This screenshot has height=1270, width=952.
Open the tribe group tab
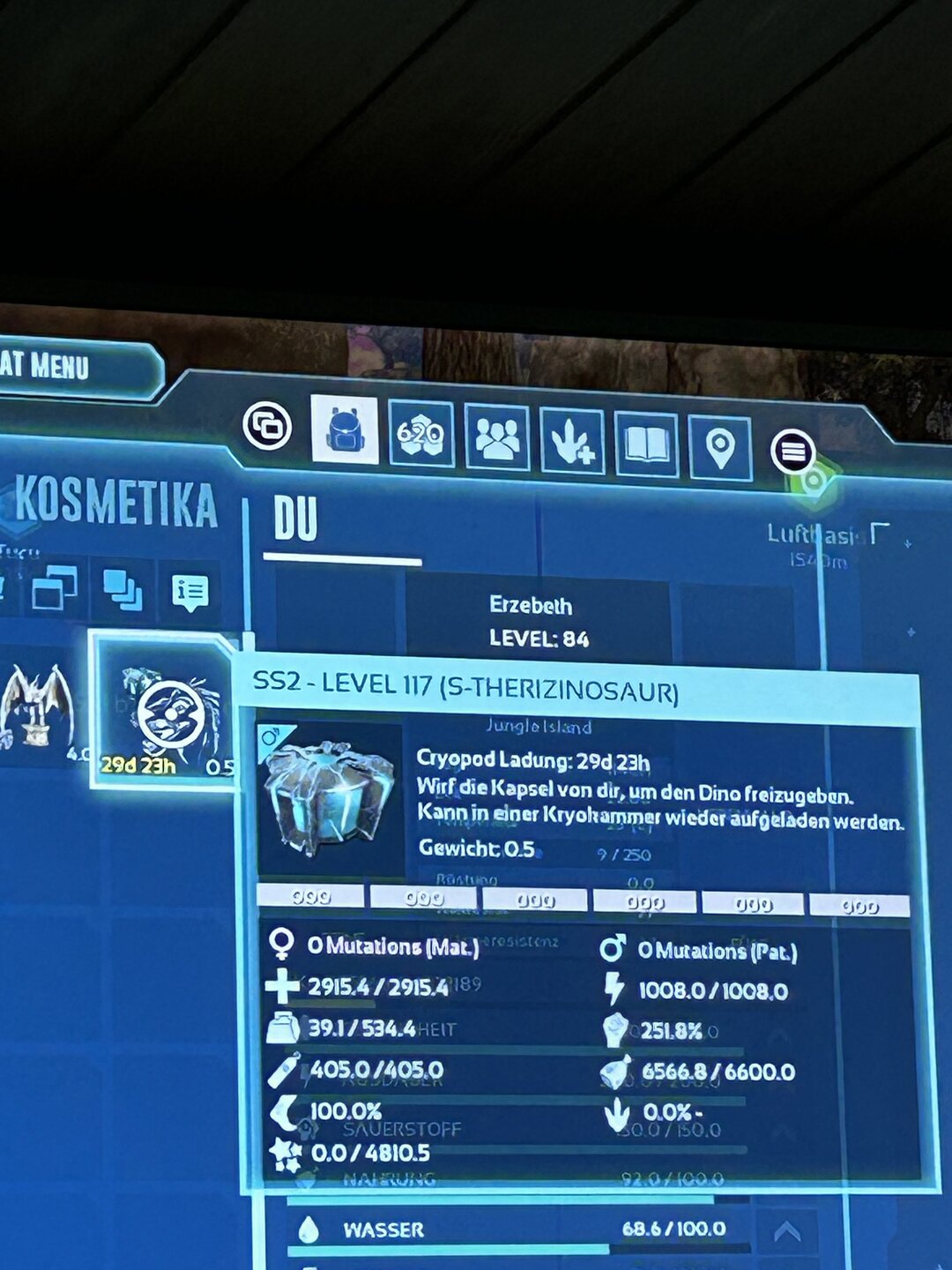(x=497, y=437)
